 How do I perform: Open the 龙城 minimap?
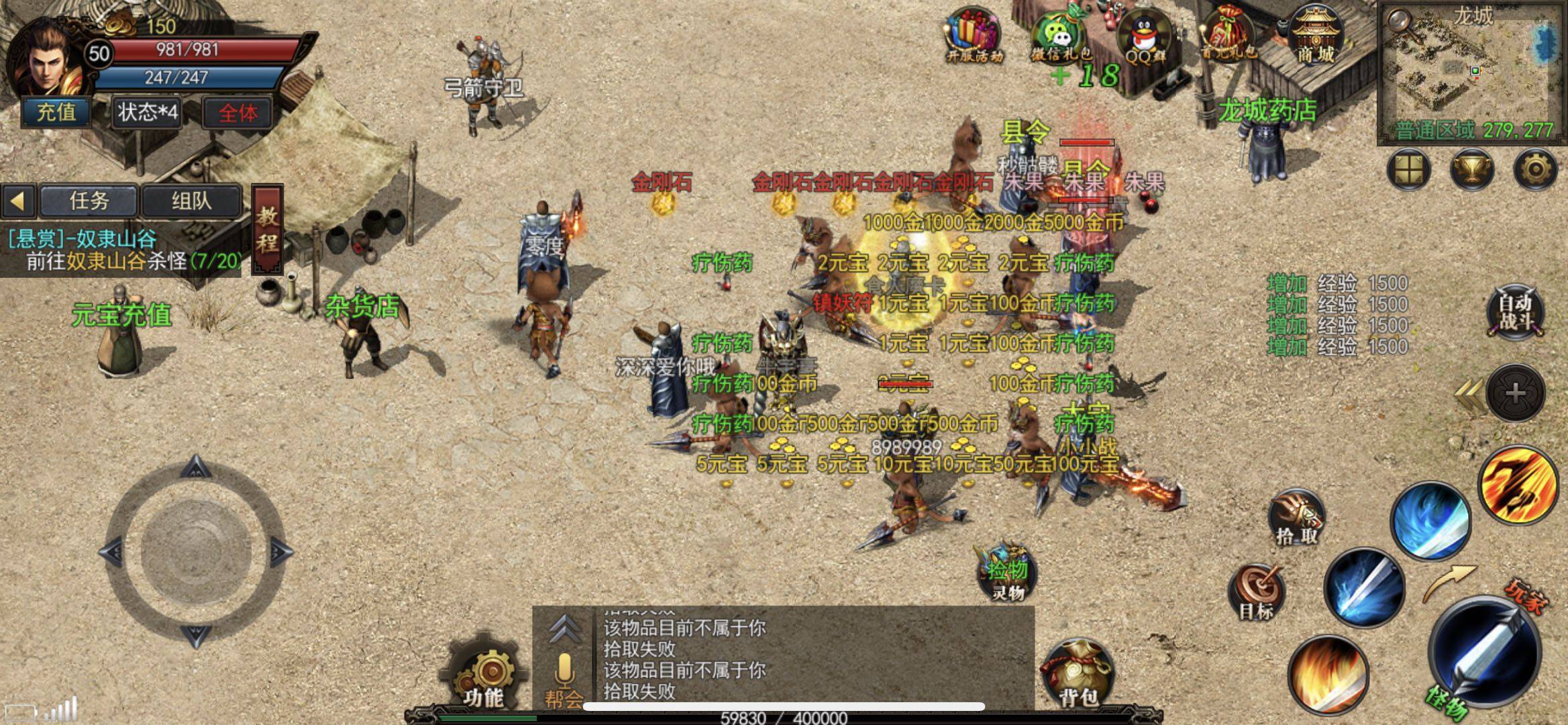1472,72
